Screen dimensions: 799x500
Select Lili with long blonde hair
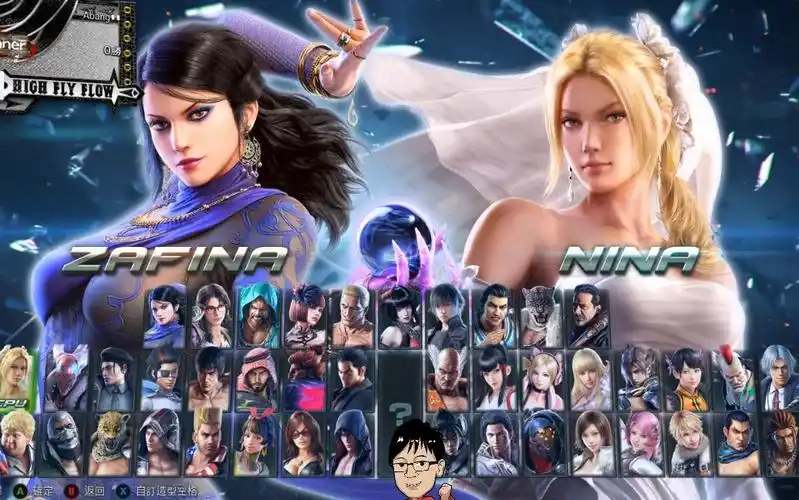[590, 376]
